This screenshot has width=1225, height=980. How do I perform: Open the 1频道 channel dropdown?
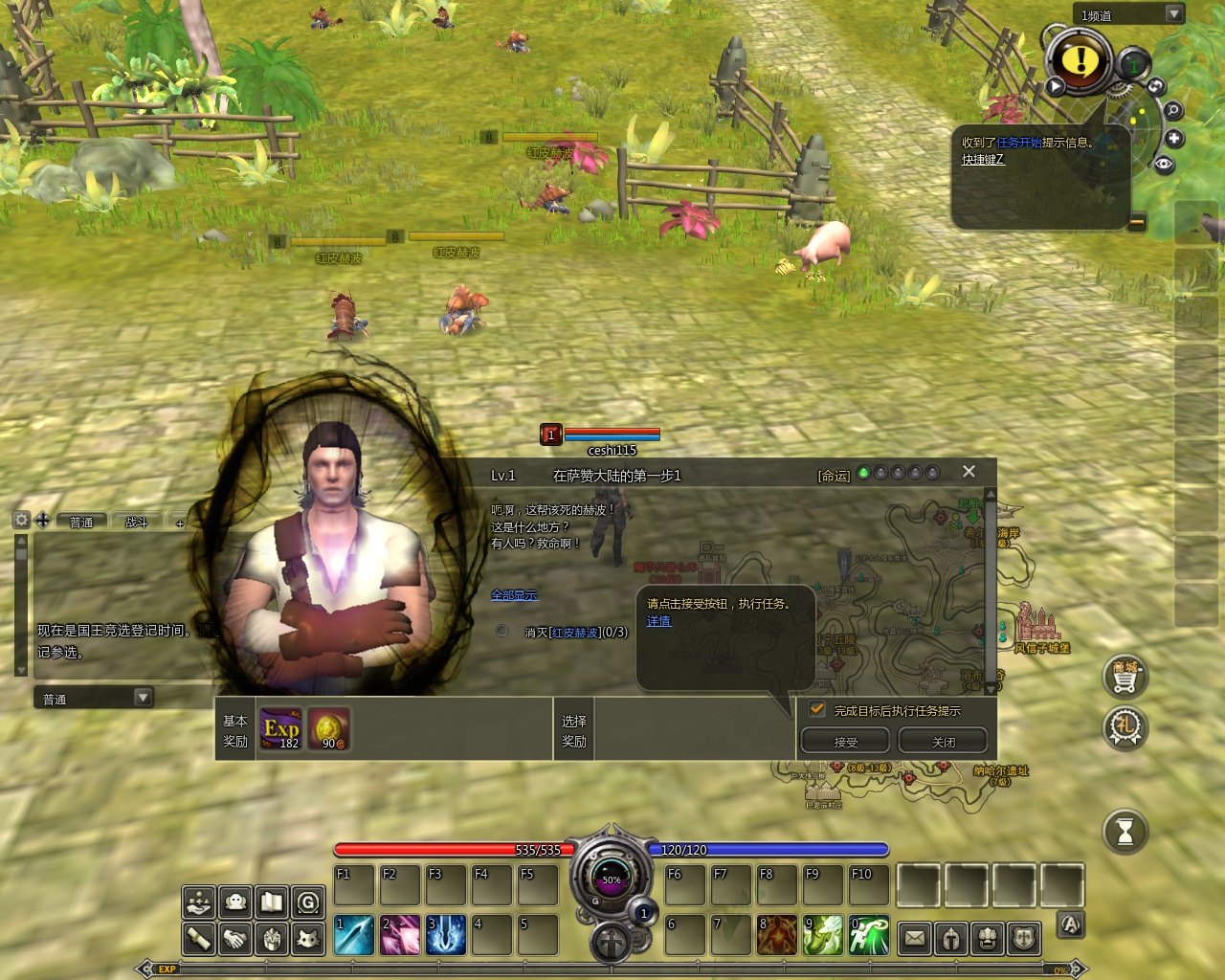1173,14
